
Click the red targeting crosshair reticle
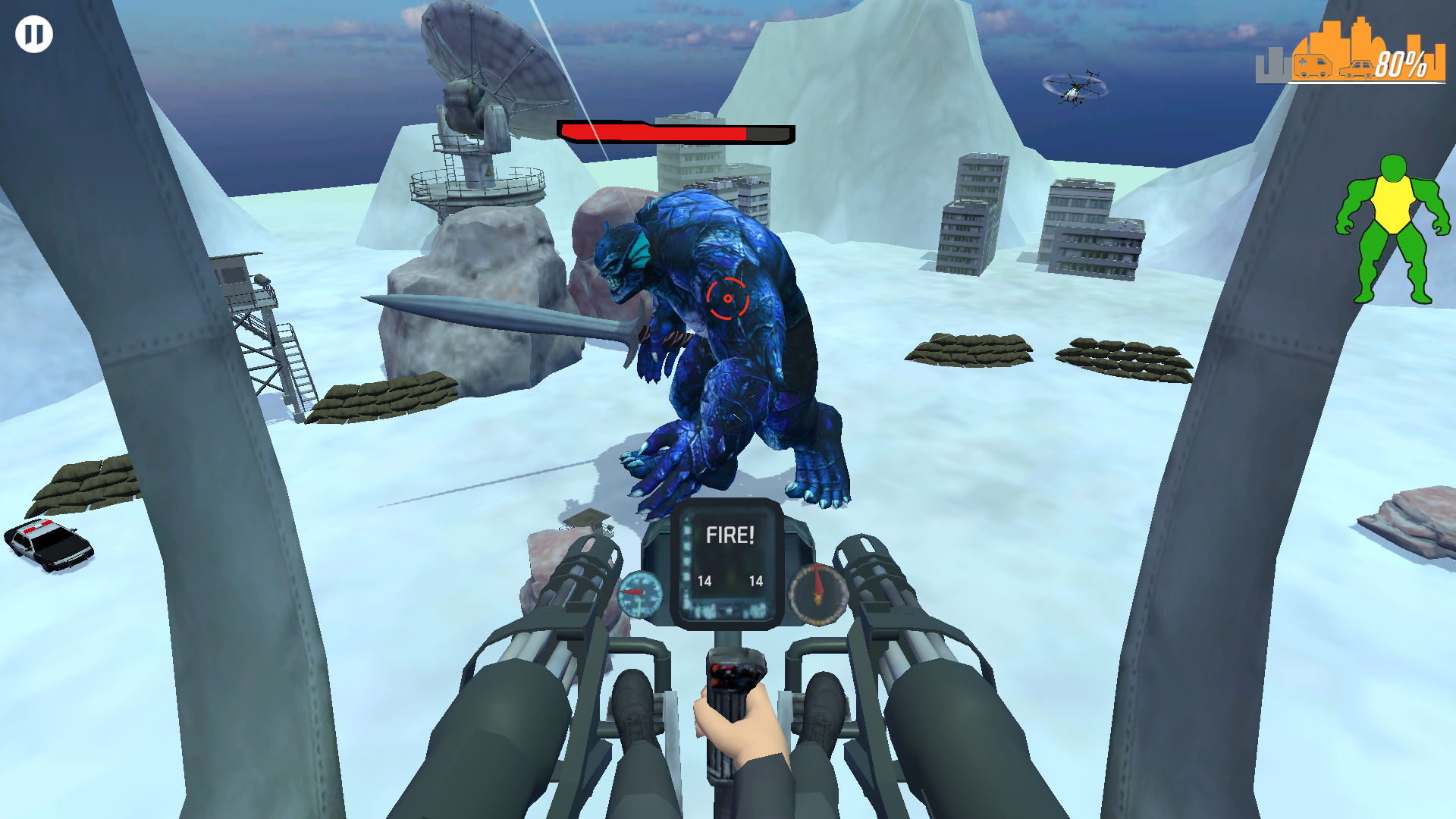click(x=727, y=297)
